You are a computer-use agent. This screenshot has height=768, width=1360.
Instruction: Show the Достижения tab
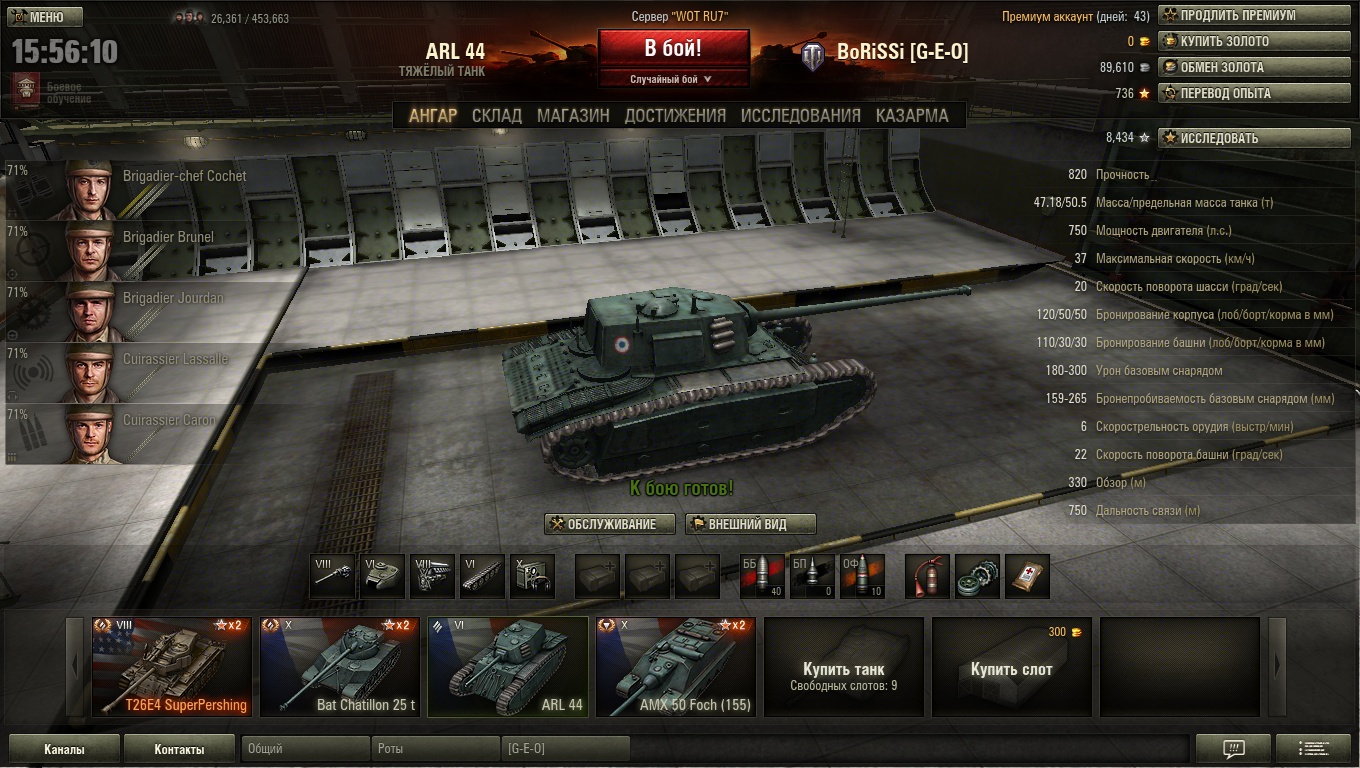(675, 116)
